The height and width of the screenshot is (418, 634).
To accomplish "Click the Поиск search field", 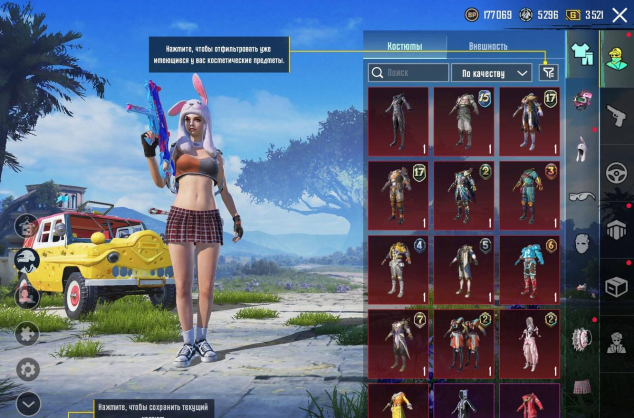I will pos(408,72).
